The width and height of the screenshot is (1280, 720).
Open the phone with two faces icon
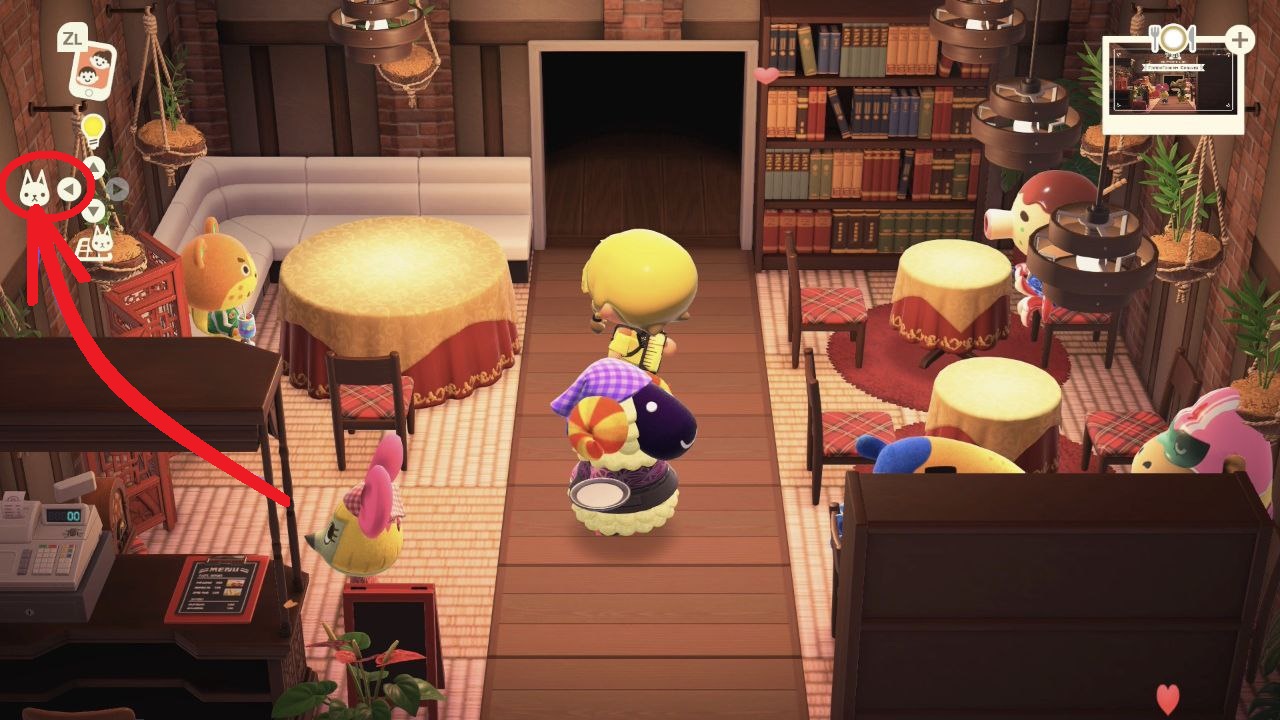(x=91, y=71)
